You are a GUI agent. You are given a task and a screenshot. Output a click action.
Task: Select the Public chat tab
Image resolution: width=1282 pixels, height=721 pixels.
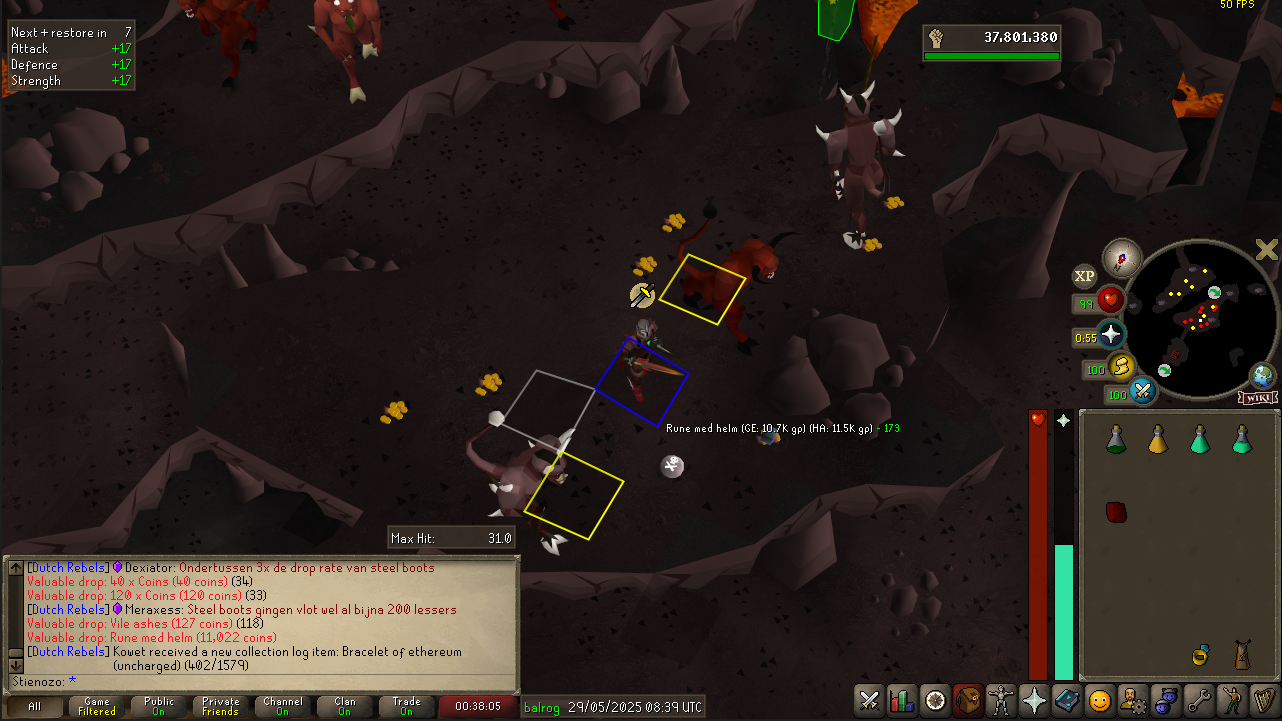click(159, 706)
